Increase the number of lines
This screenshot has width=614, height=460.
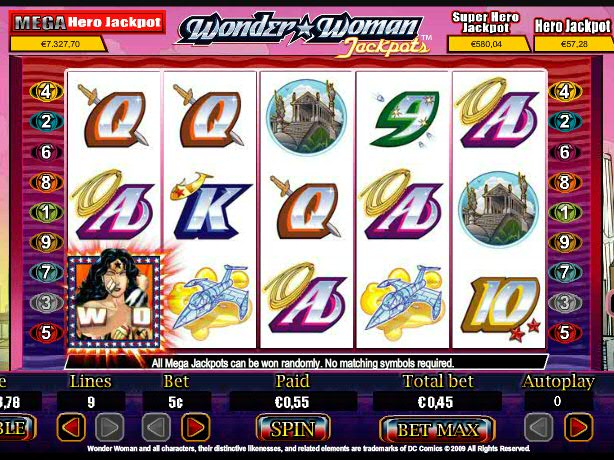tap(110, 429)
